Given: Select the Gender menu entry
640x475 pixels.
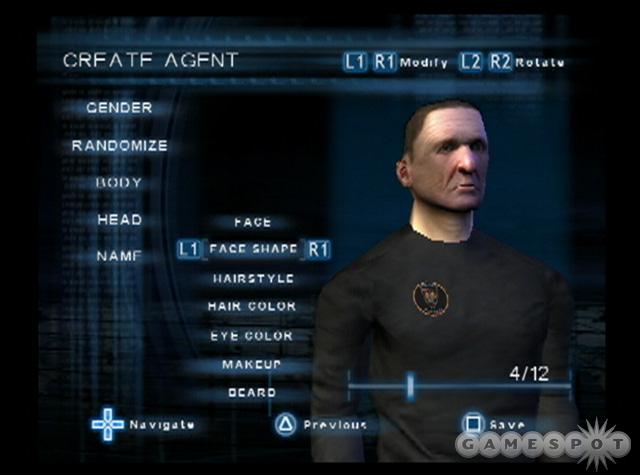Looking at the screenshot, I should click(x=119, y=107).
